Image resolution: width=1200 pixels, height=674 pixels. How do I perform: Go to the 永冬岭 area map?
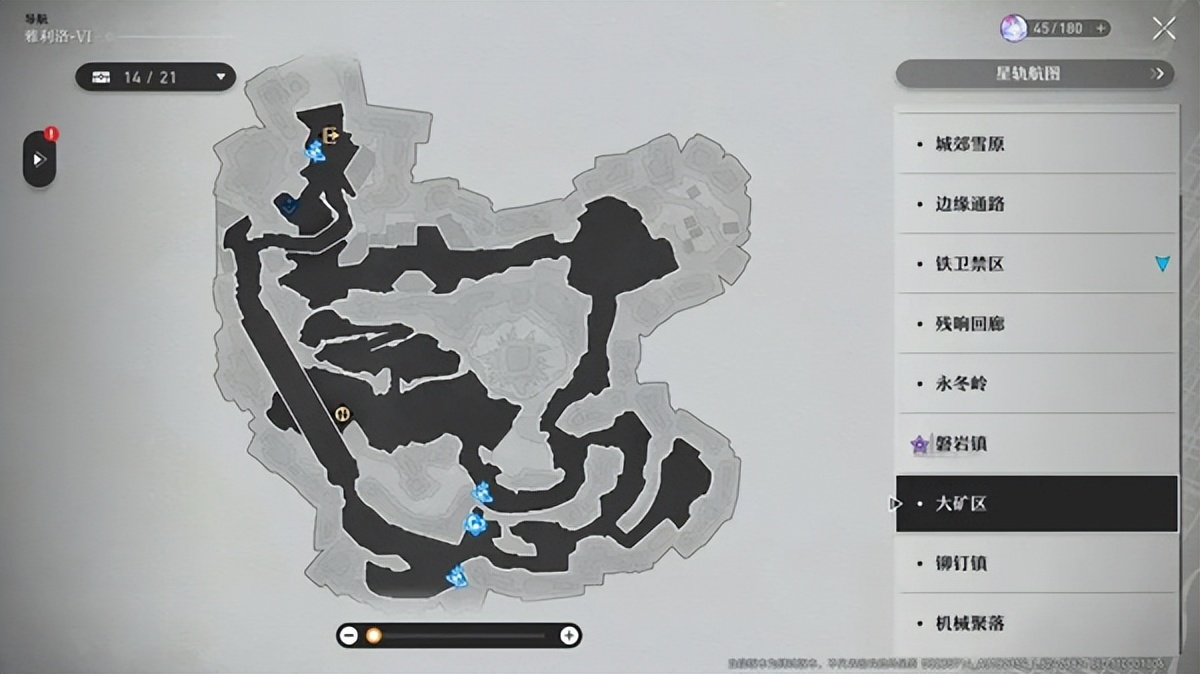pyautogui.click(x=1036, y=384)
